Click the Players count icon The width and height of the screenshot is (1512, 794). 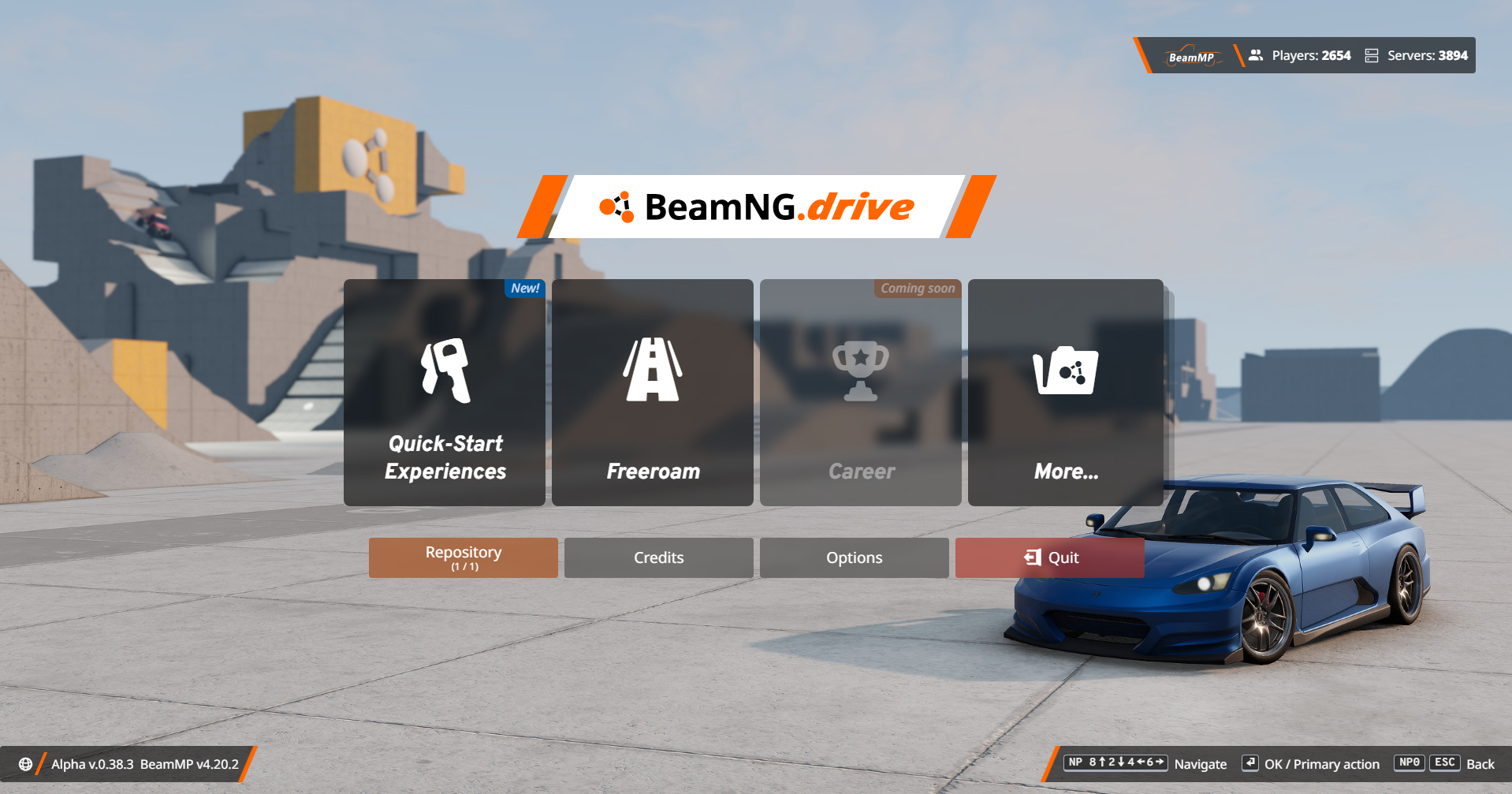[1254, 55]
